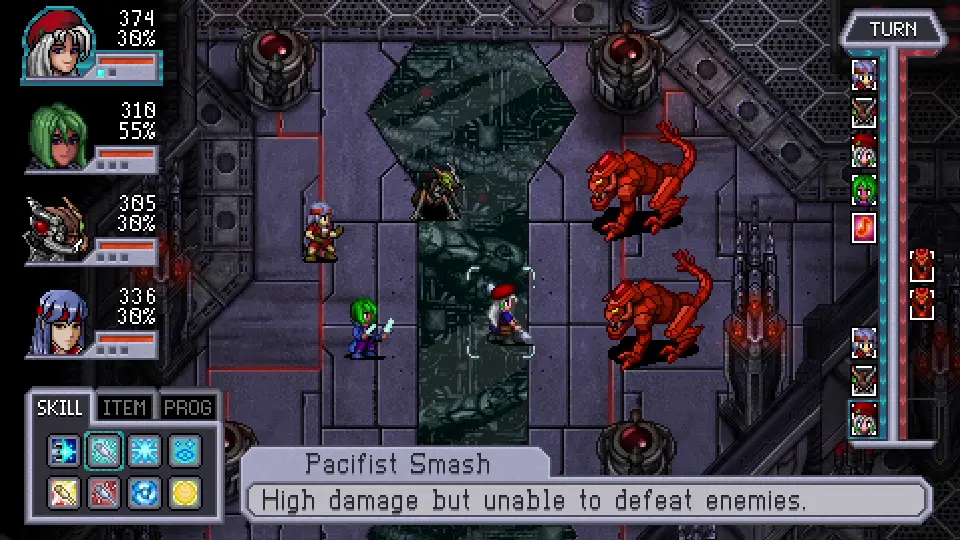Screen dimensions: 960x540
Task: Open the PROG tab
Action: pyautogui.click(x=187, y=407)
